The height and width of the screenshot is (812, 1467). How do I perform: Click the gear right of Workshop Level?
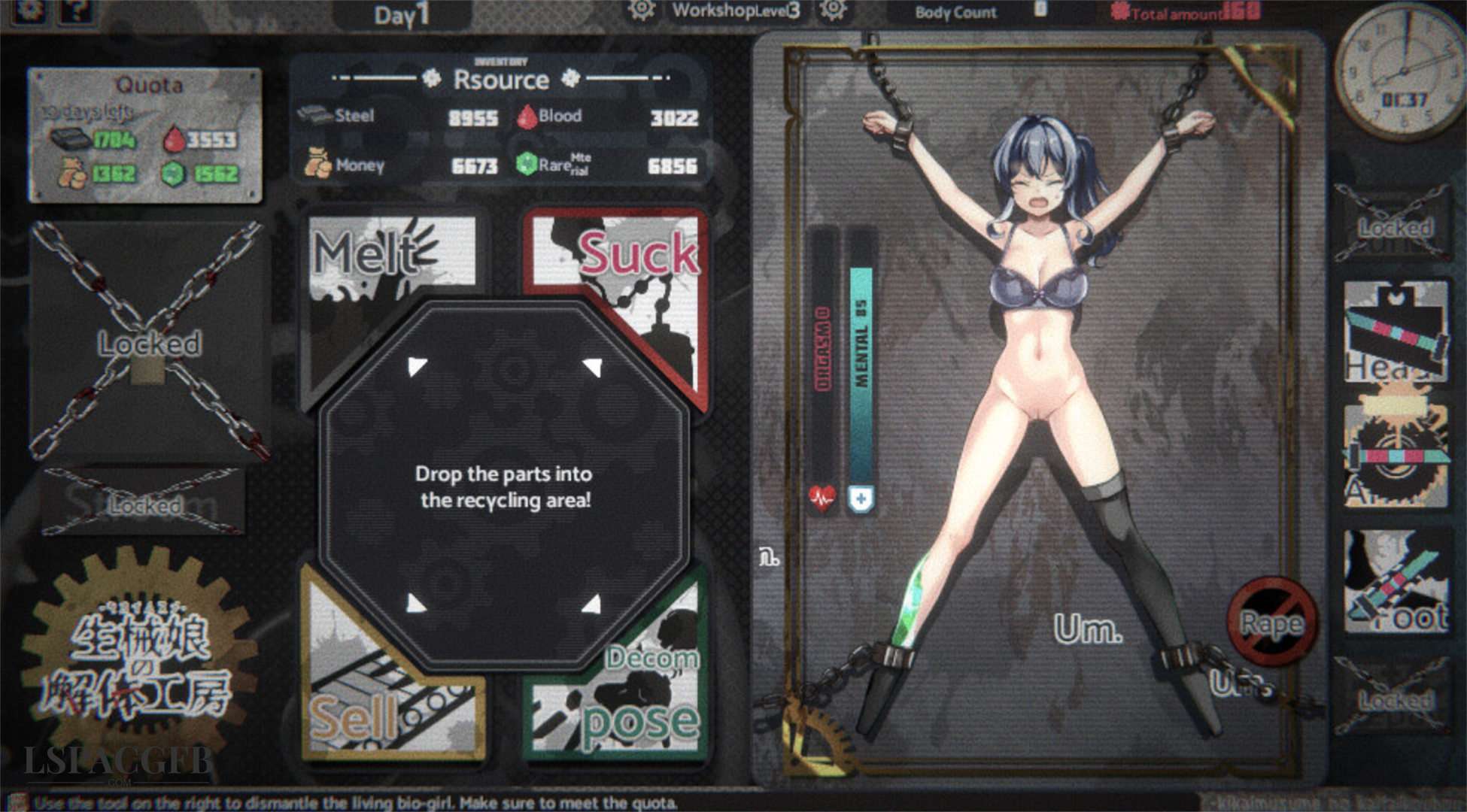pyautogui.click(x=833, y=10)
